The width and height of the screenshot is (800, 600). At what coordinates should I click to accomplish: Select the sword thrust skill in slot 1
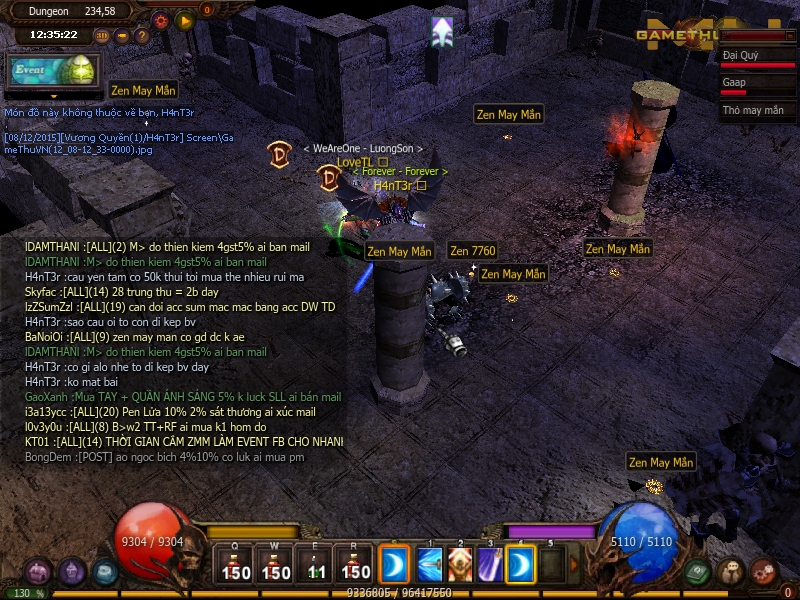tap(431, 565)
